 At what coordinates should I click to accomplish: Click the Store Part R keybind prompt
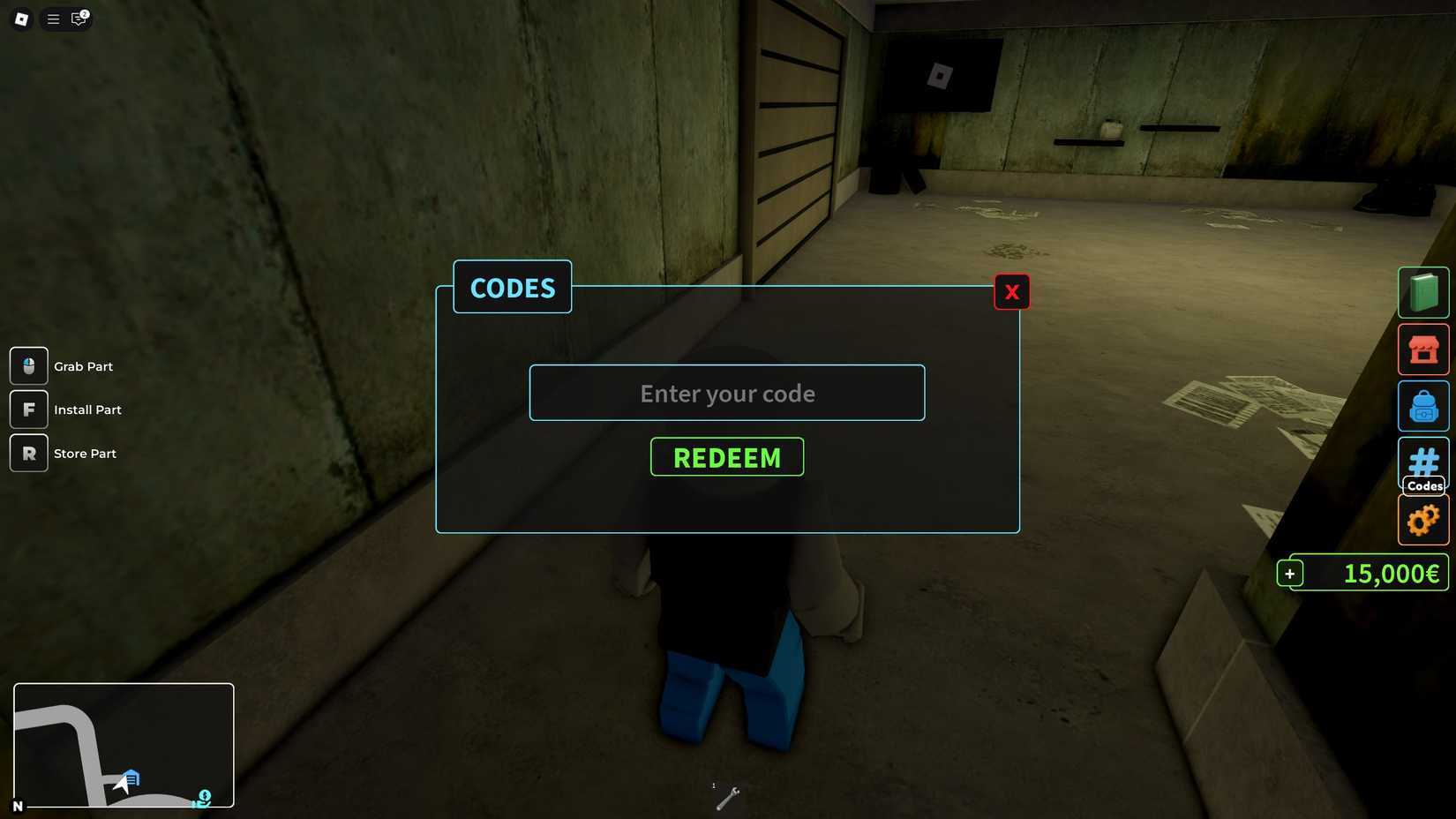coord(28,453)
